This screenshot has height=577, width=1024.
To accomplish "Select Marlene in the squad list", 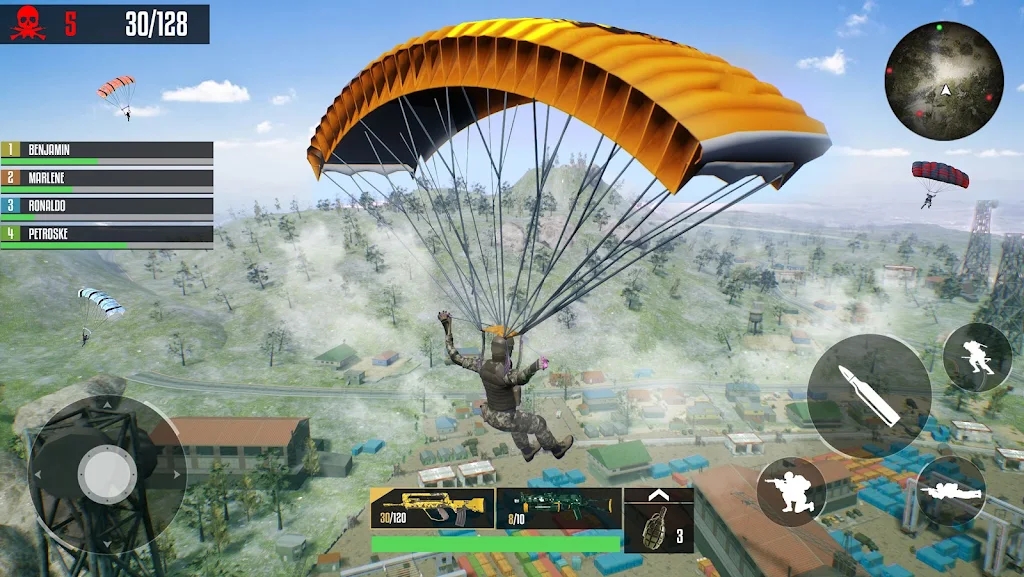I will (x=107, y=179).
